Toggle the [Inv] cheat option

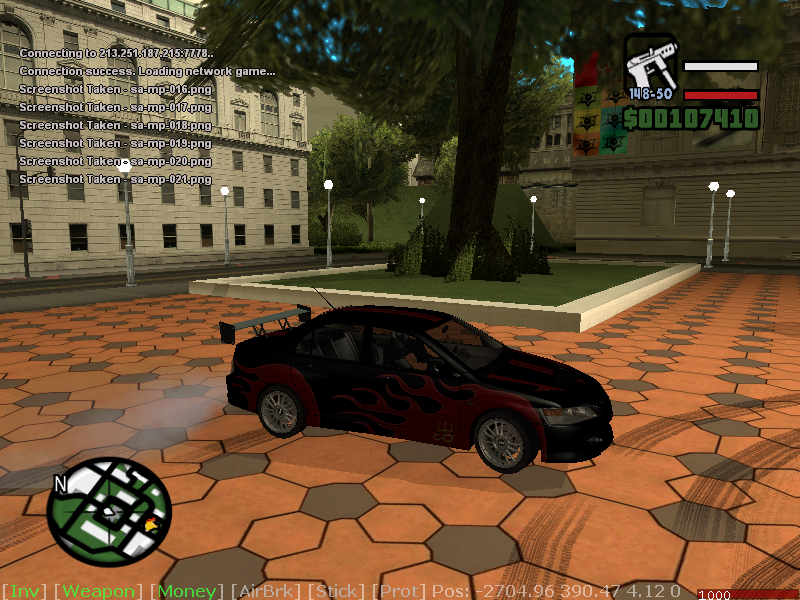coord(23,591)
